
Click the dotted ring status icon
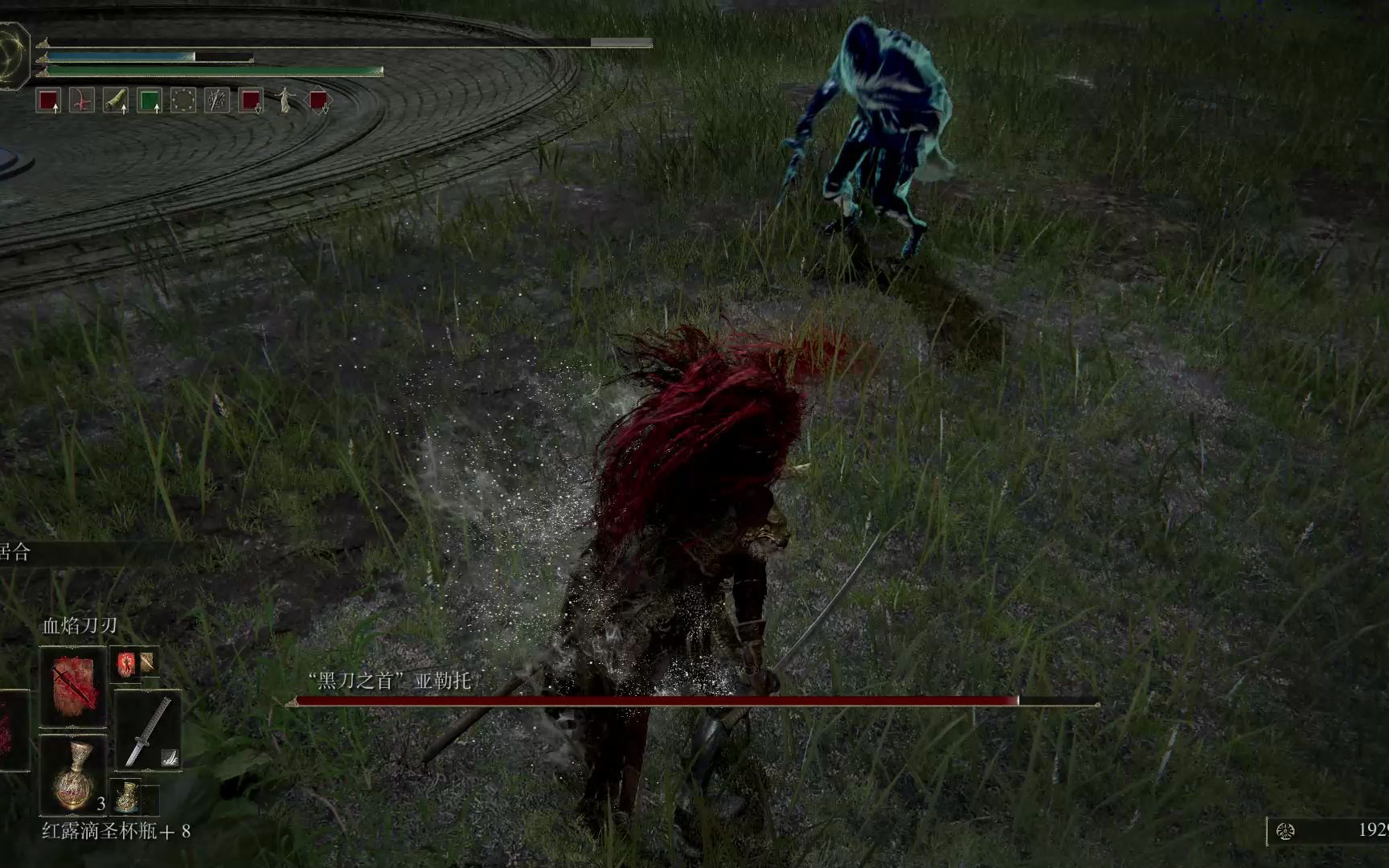pyautogui.click(x=183, y=100)
